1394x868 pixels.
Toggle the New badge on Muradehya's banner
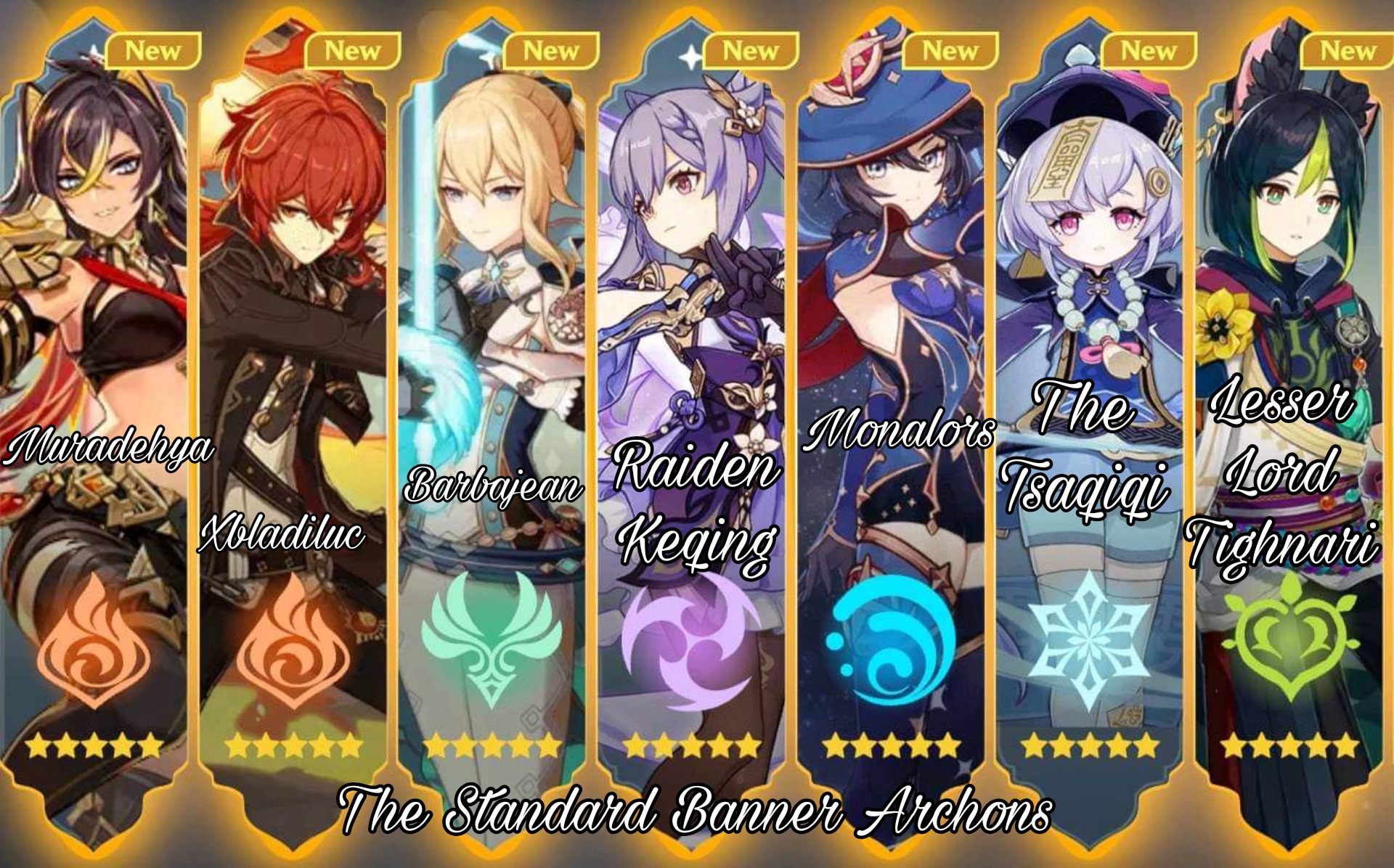click(155, 51)
